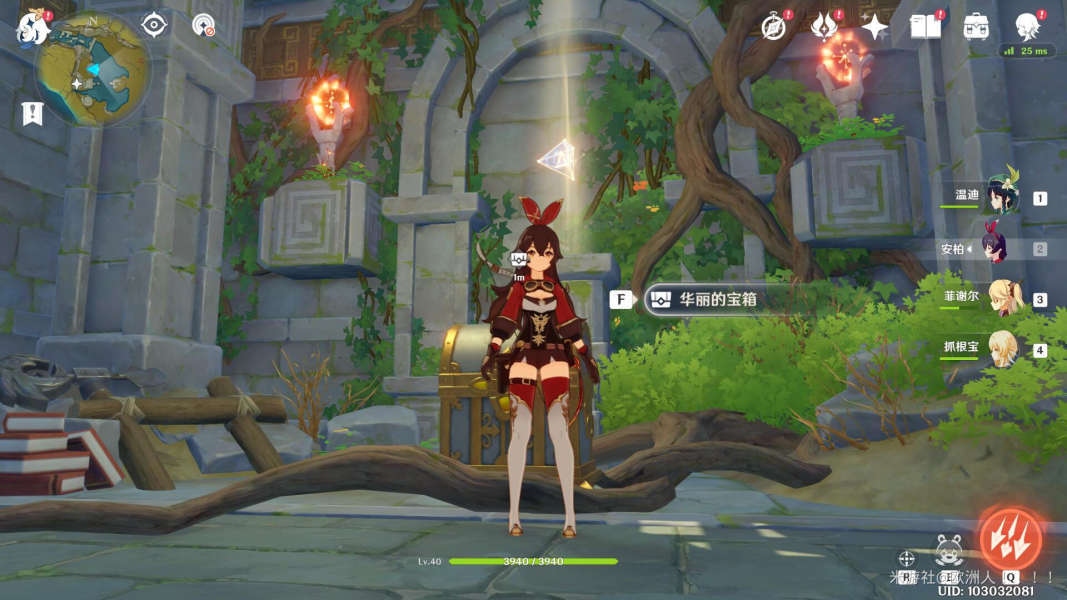
Task: Open the co-op signal icon beside the eye icon
Action: pos(203,24)
